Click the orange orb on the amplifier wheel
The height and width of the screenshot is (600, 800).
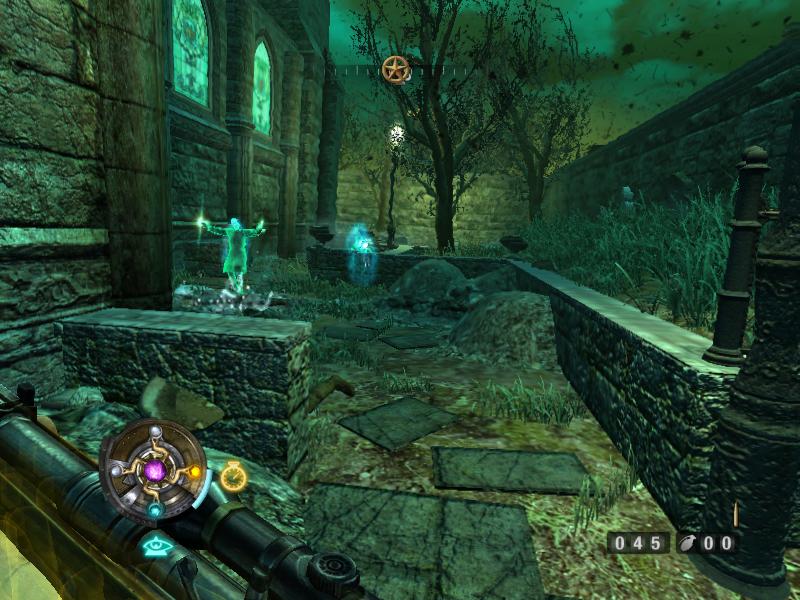pyautogui.click(x=194, y=471)
